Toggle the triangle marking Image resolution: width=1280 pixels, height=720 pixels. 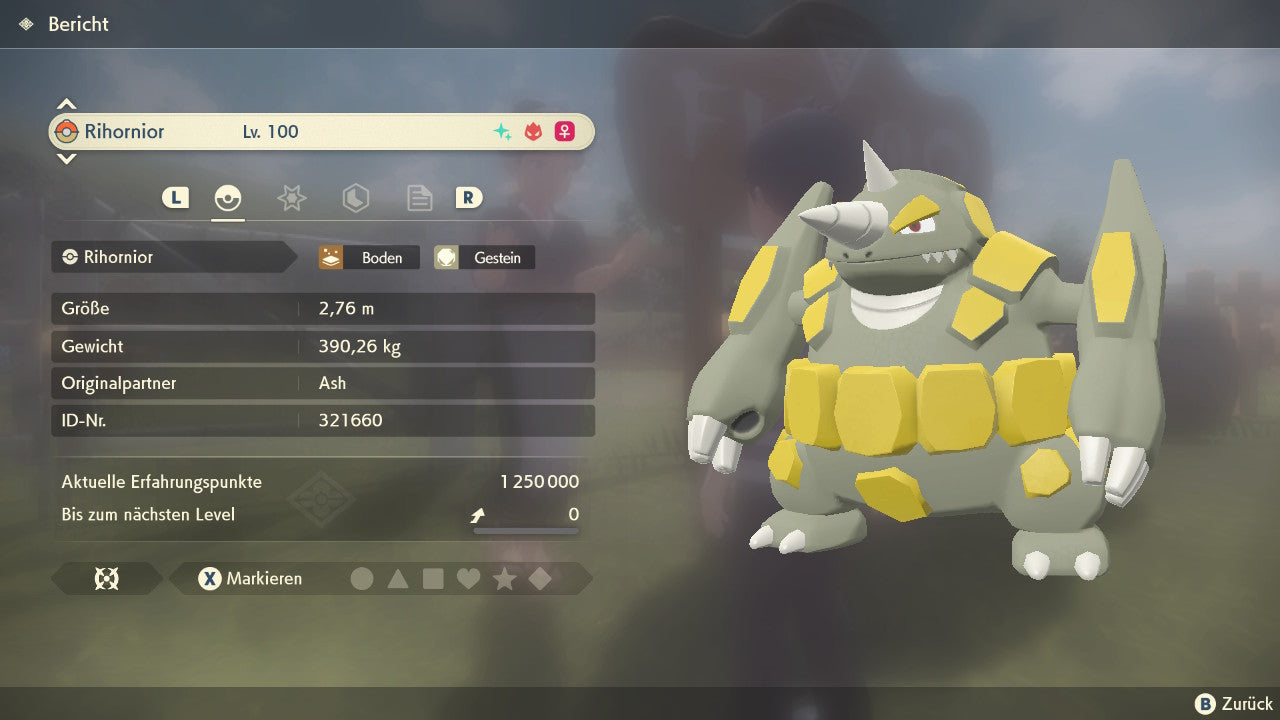(x=398, y=579)
